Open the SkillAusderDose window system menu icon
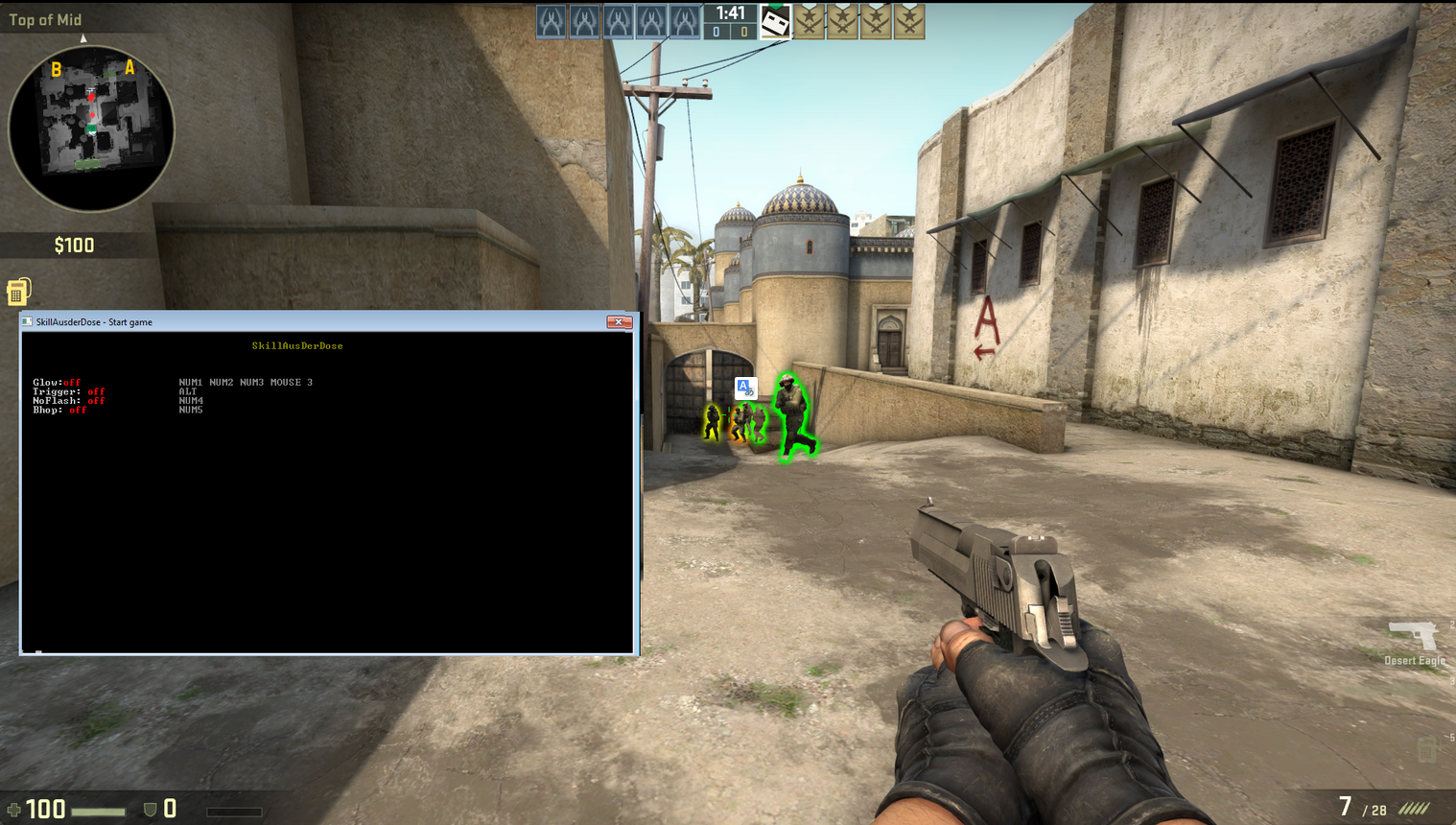Viewport: 1456px width, 825px height. point(26,321)
